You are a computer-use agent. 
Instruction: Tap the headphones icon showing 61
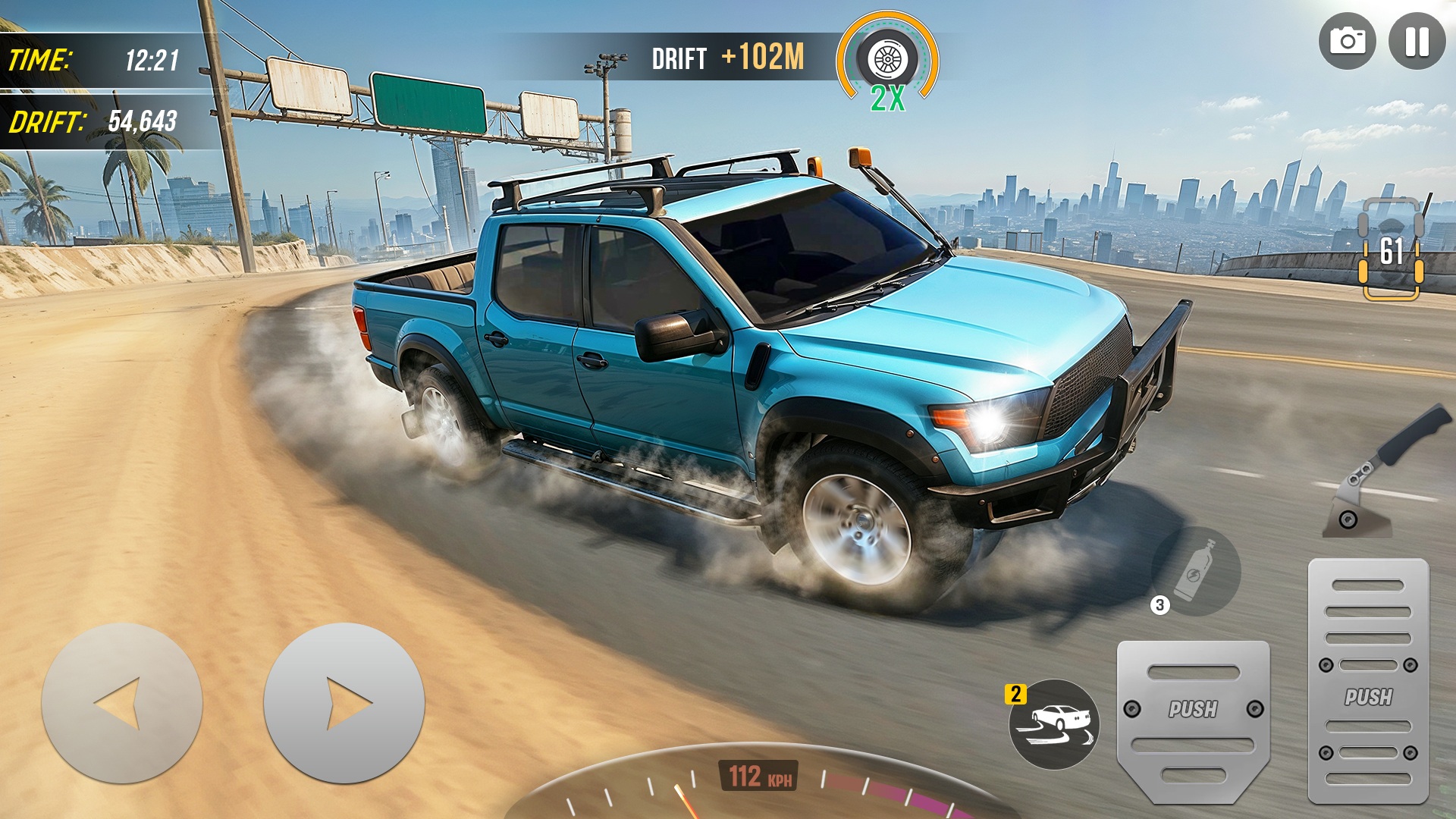point(1391,250)
